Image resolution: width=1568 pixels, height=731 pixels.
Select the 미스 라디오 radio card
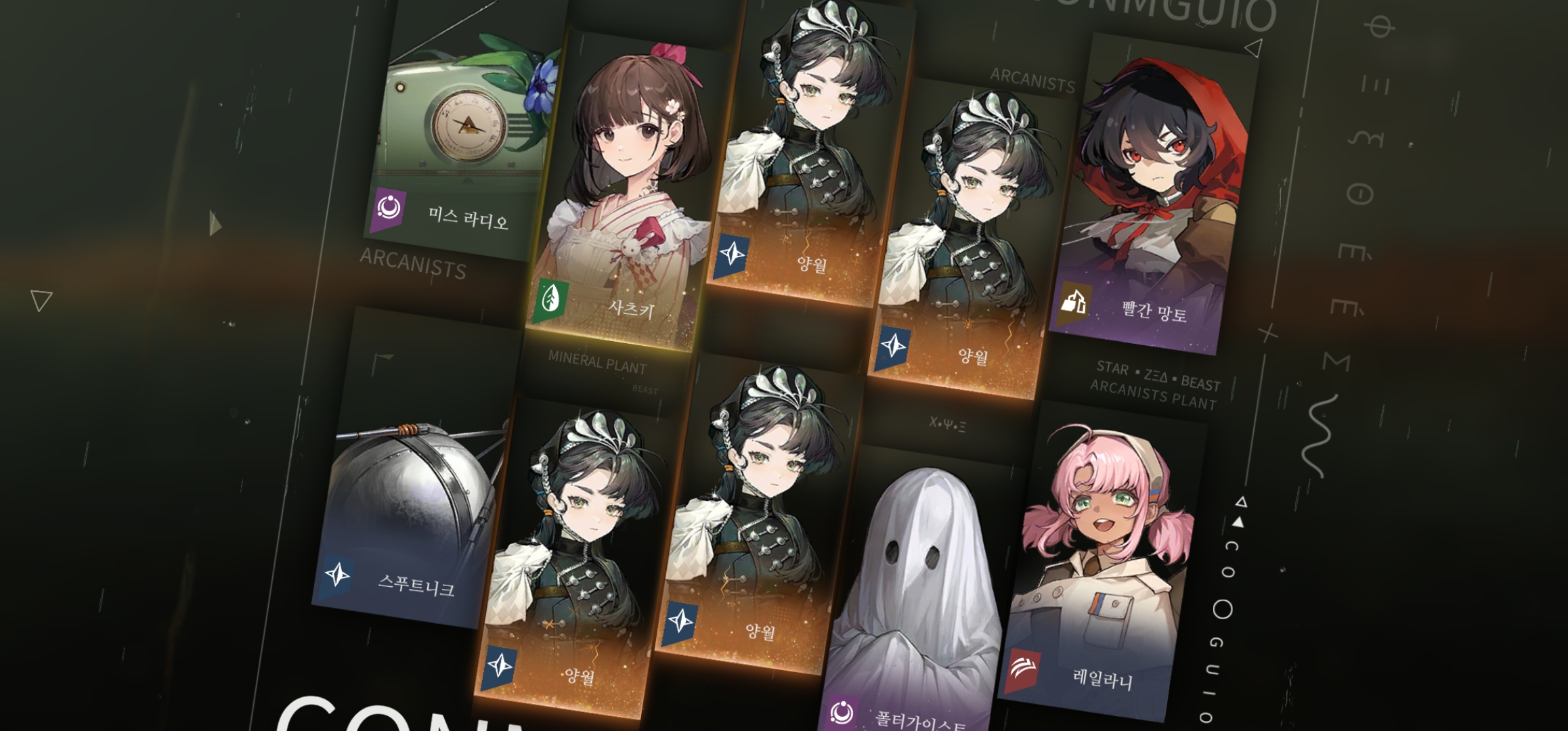pos(464,135)
